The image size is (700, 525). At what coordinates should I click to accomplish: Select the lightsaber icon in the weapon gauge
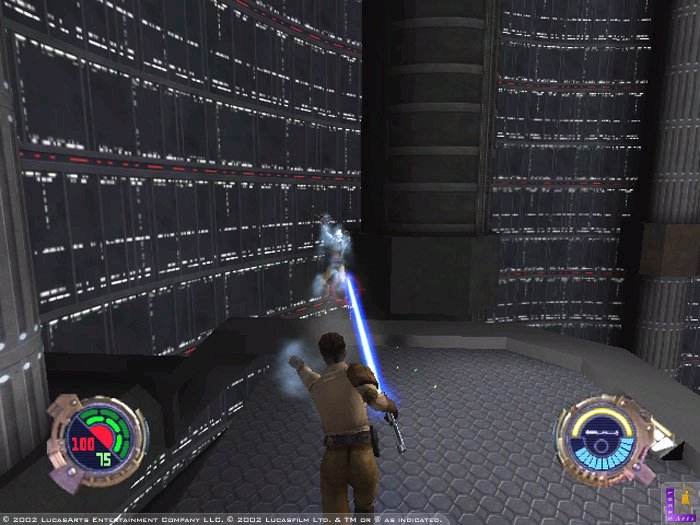601,432
